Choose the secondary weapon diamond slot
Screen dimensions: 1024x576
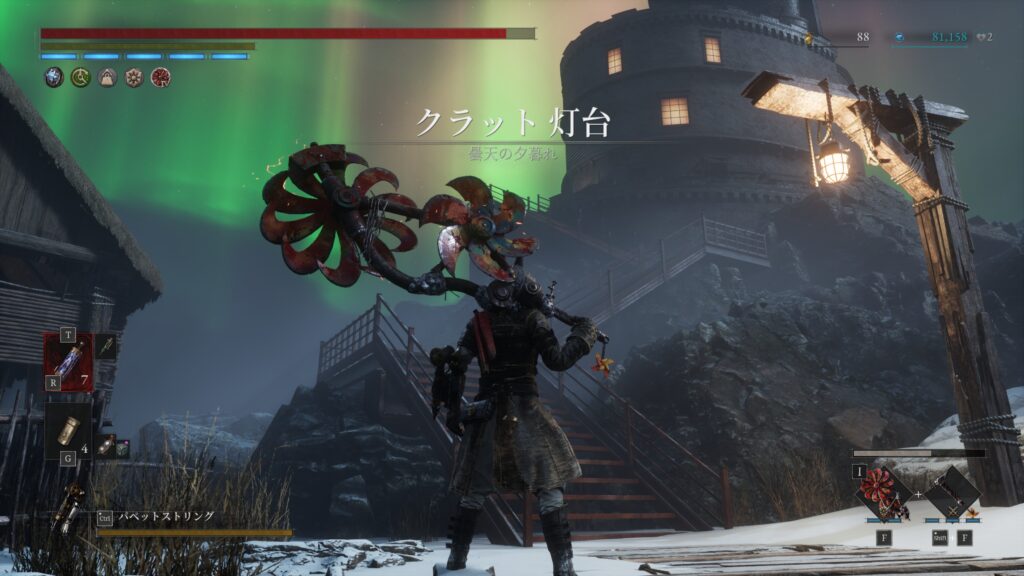[x=951, y=493]
